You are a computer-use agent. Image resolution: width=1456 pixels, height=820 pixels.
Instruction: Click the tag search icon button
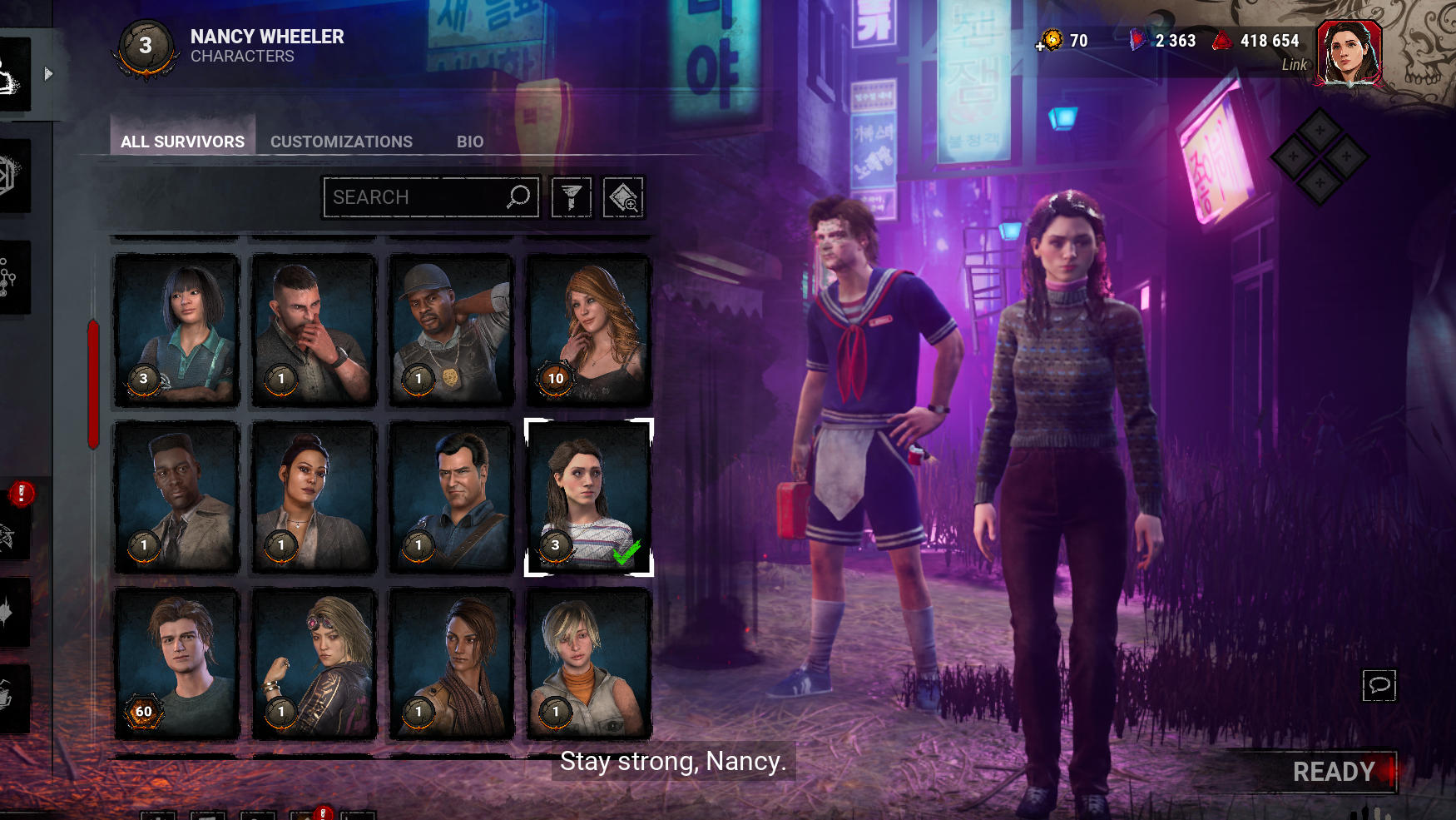(623, 197)
